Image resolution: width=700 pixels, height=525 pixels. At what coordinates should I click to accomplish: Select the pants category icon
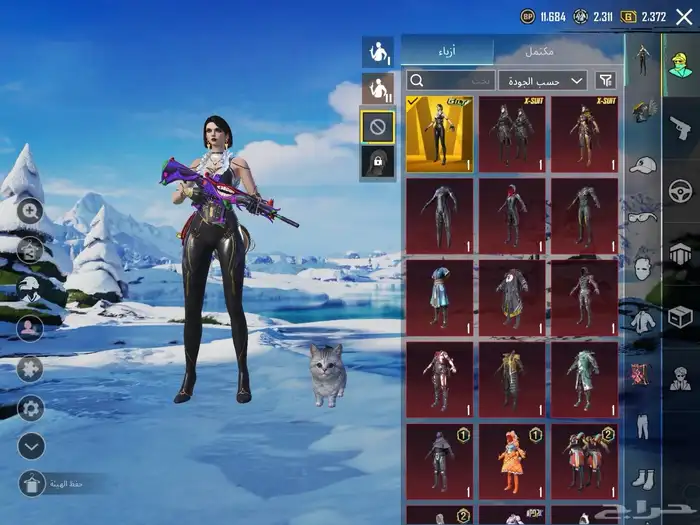click(x=642, y=428)
